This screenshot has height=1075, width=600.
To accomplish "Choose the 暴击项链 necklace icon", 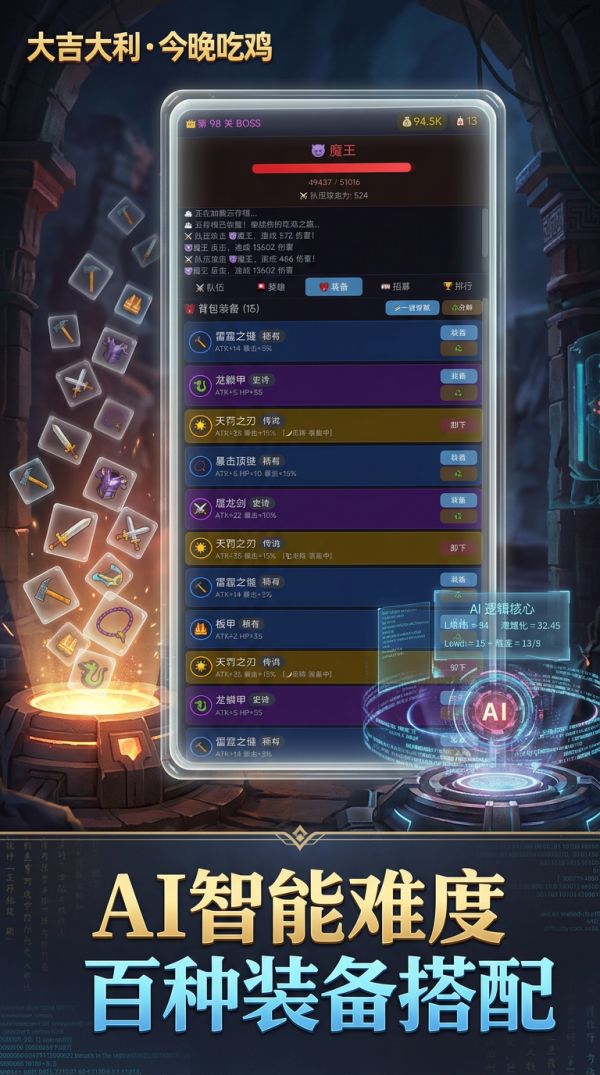I will [198, 466].
